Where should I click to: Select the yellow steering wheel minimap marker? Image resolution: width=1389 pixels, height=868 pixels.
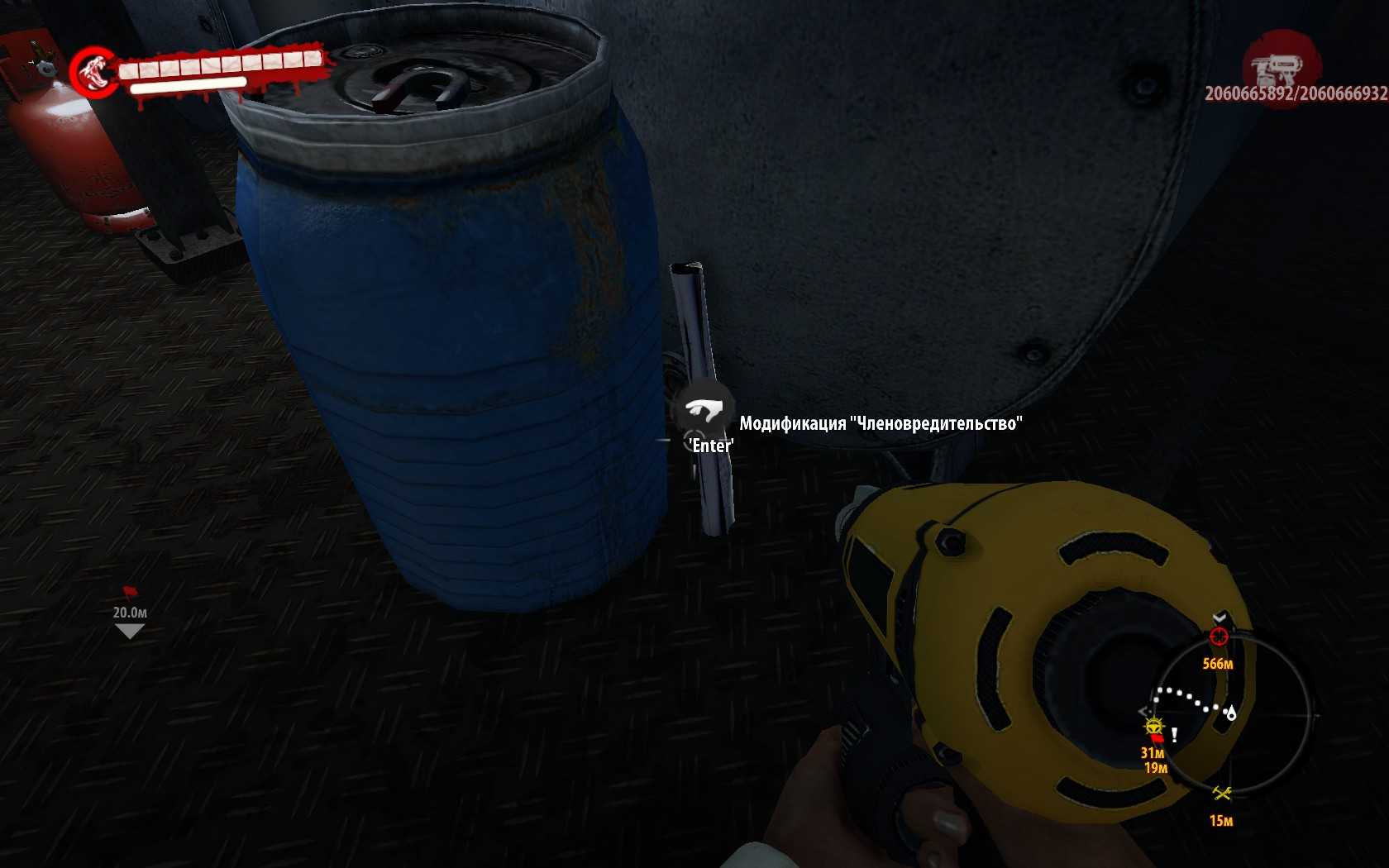pyautogui.click(x=1154, y=727)
